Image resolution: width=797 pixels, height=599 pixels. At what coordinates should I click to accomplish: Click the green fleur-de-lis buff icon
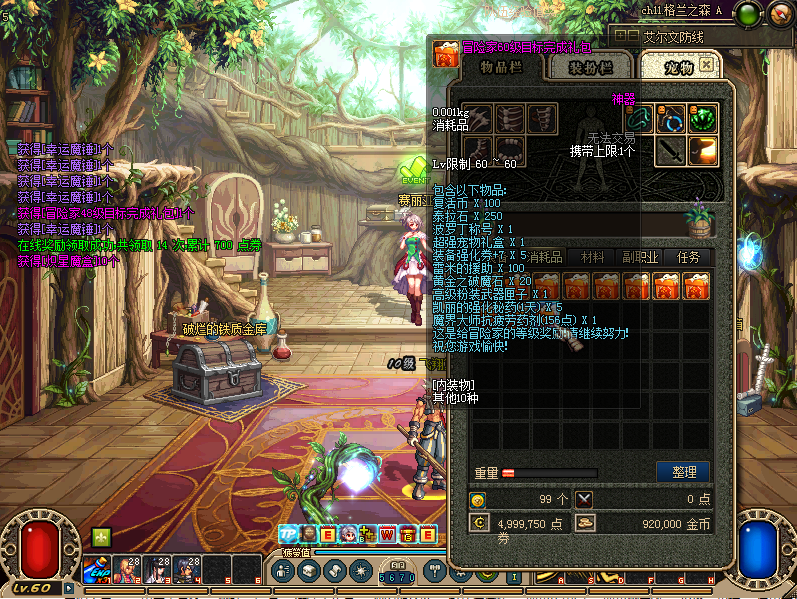tap(101, 537)
